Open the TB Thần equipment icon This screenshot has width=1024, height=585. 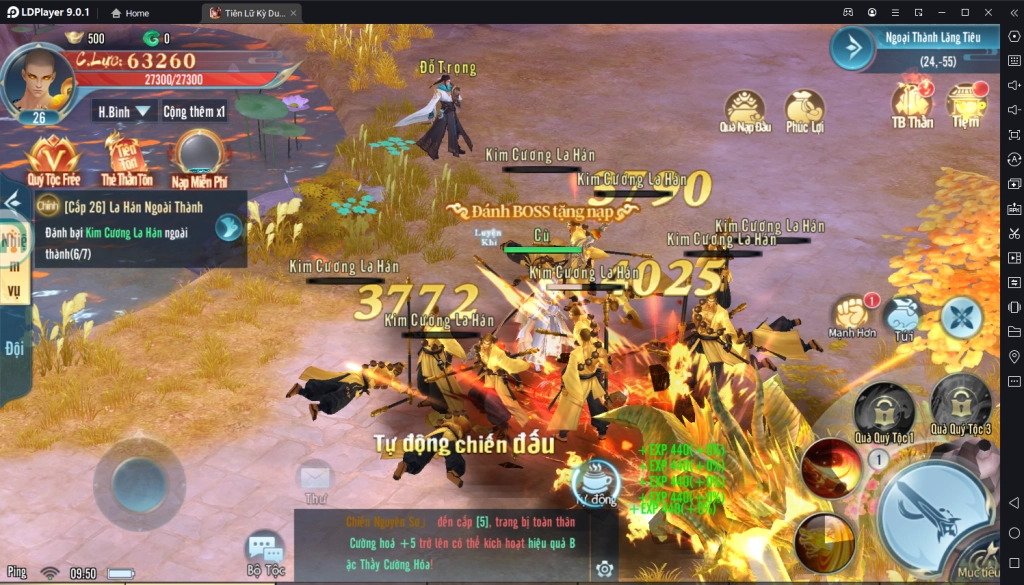point(912,103)
